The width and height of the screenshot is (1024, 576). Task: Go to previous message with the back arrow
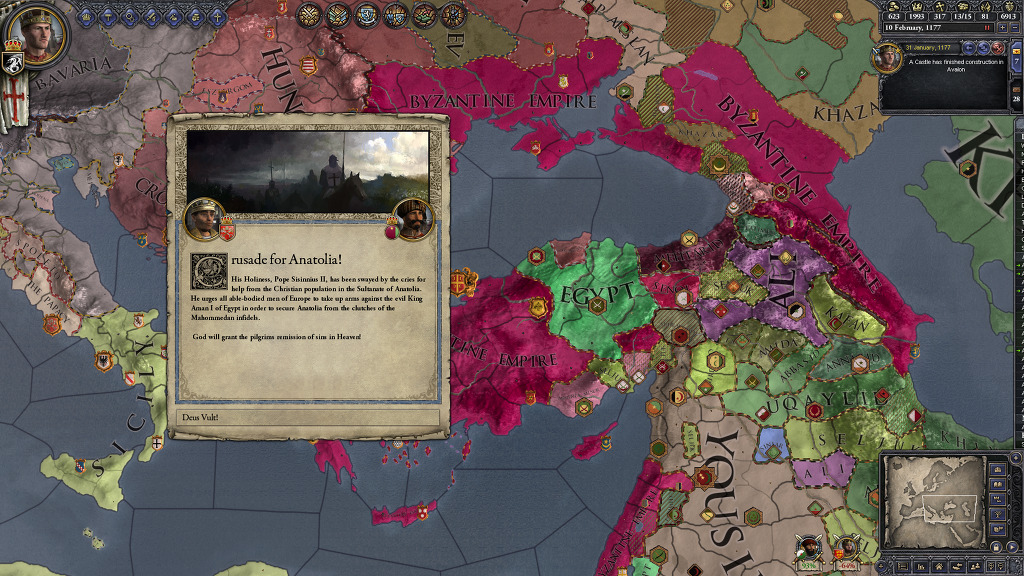[x=967, y=47]
